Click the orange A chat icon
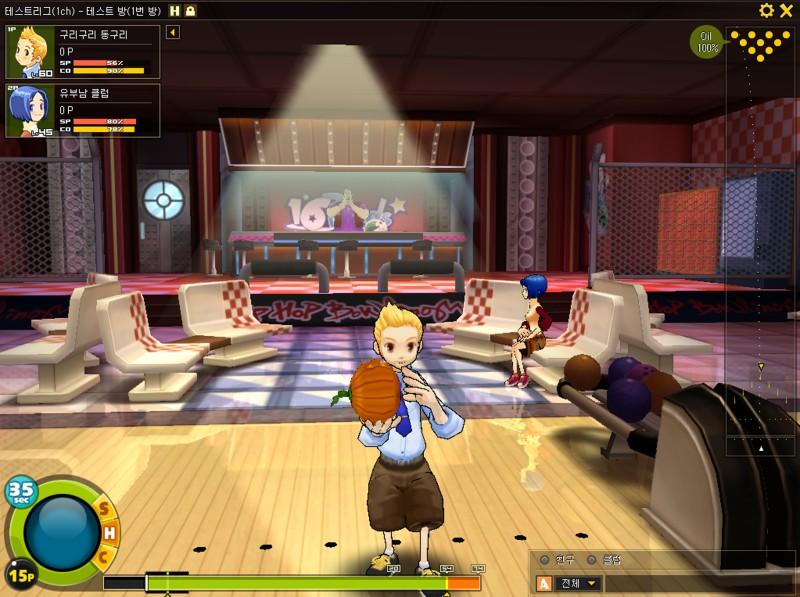800x597 pixels. 544,583
